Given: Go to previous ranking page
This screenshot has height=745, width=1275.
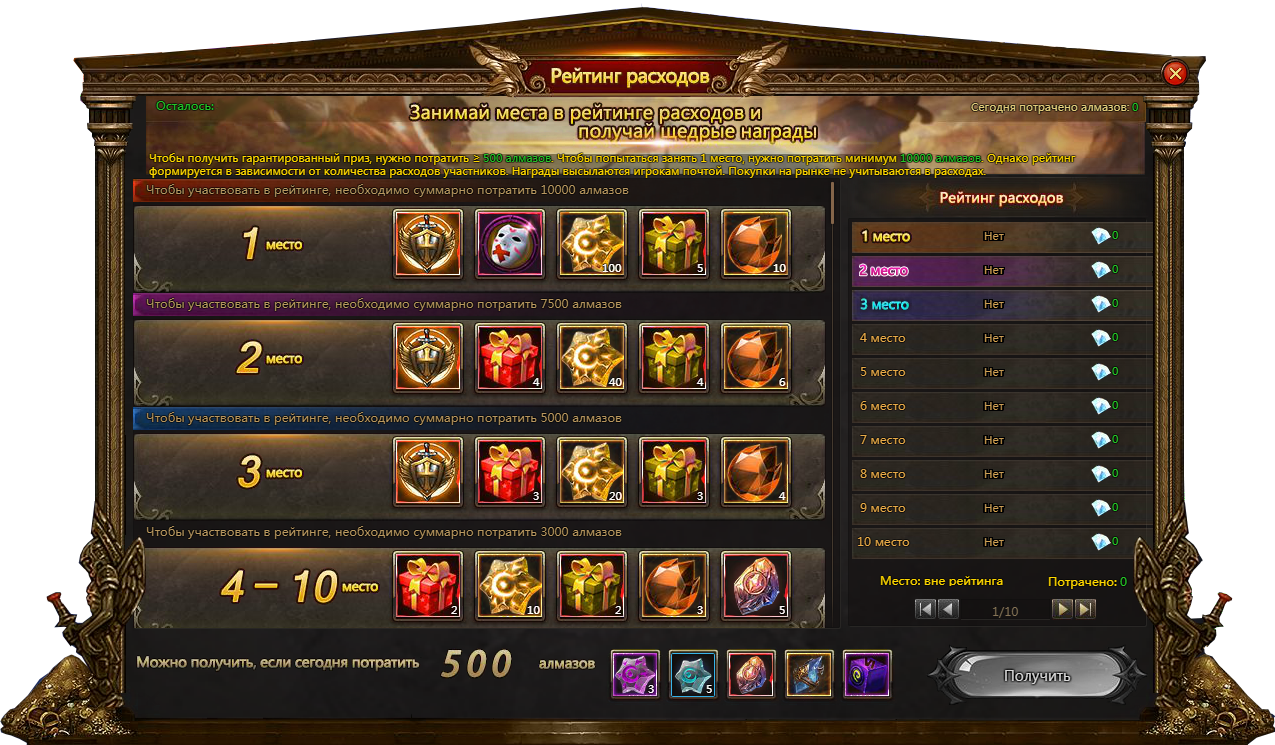Looking at the screenshot, I should (948, 609).
